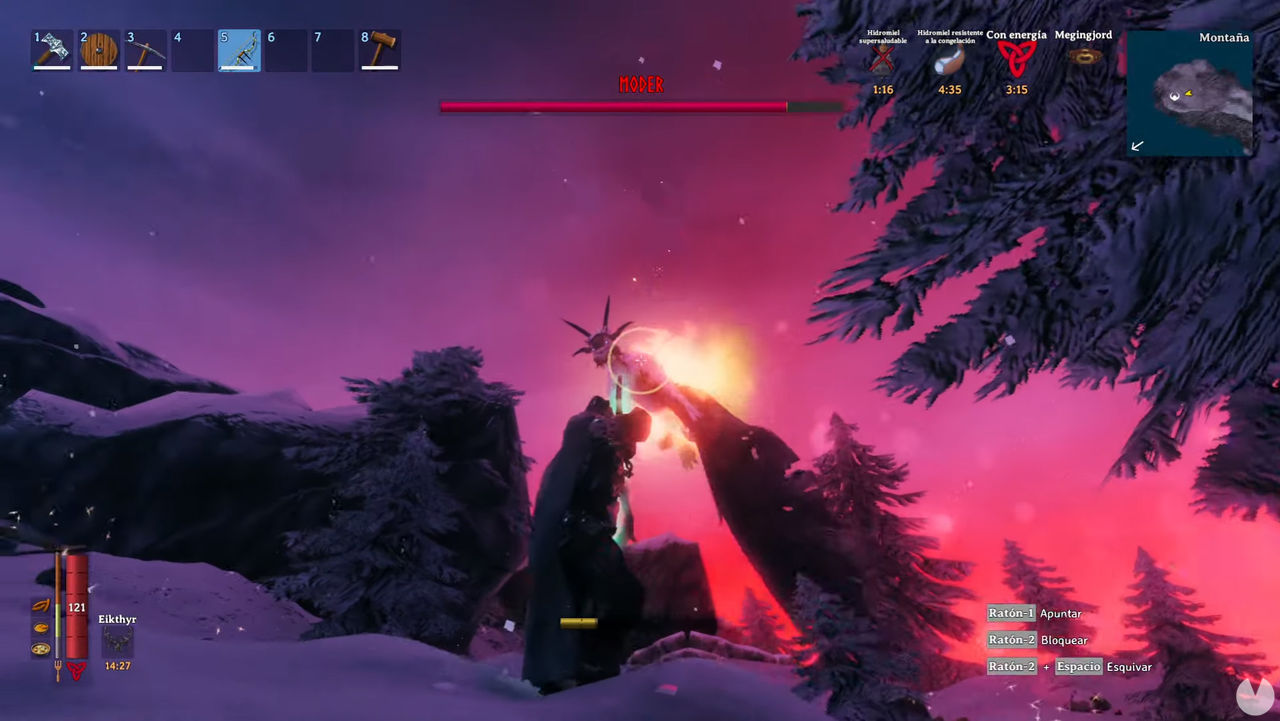The width and height of the screenshot is (1280, 721).
Task: Activate the Eikthyr forsaken power icon
Action: pos(118,642)
